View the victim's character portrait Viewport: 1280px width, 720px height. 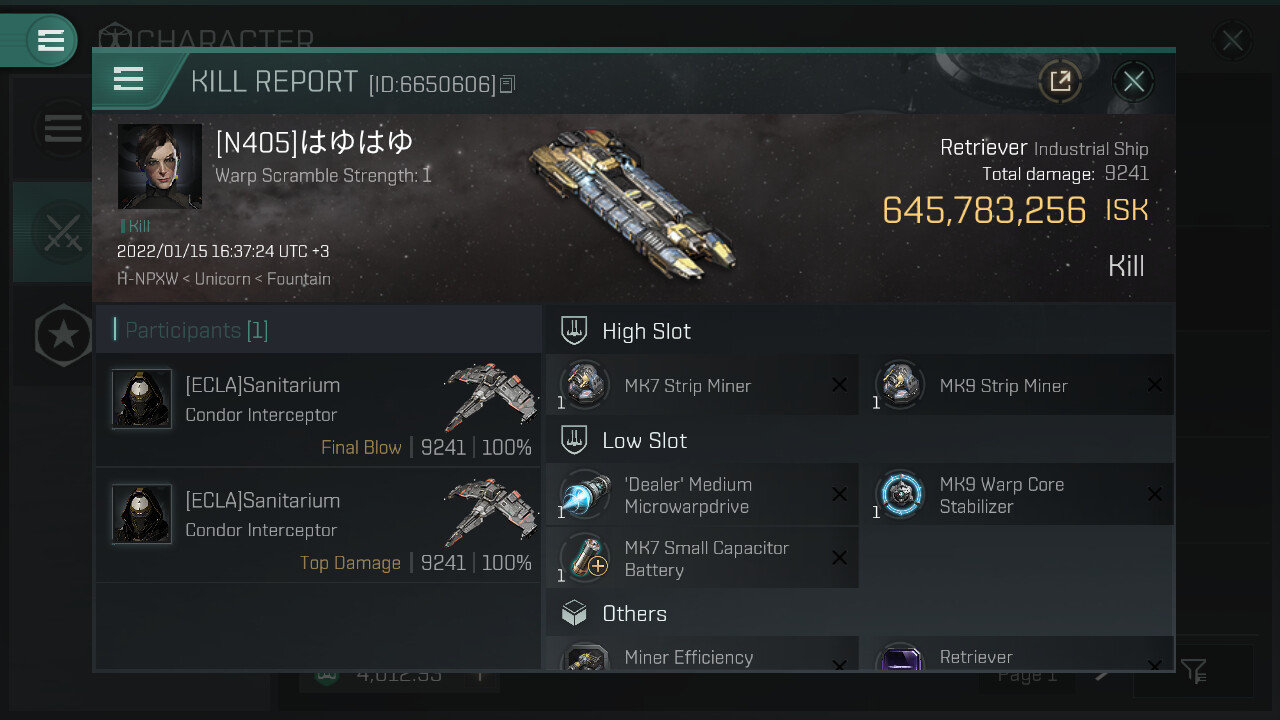pos(160,166)
